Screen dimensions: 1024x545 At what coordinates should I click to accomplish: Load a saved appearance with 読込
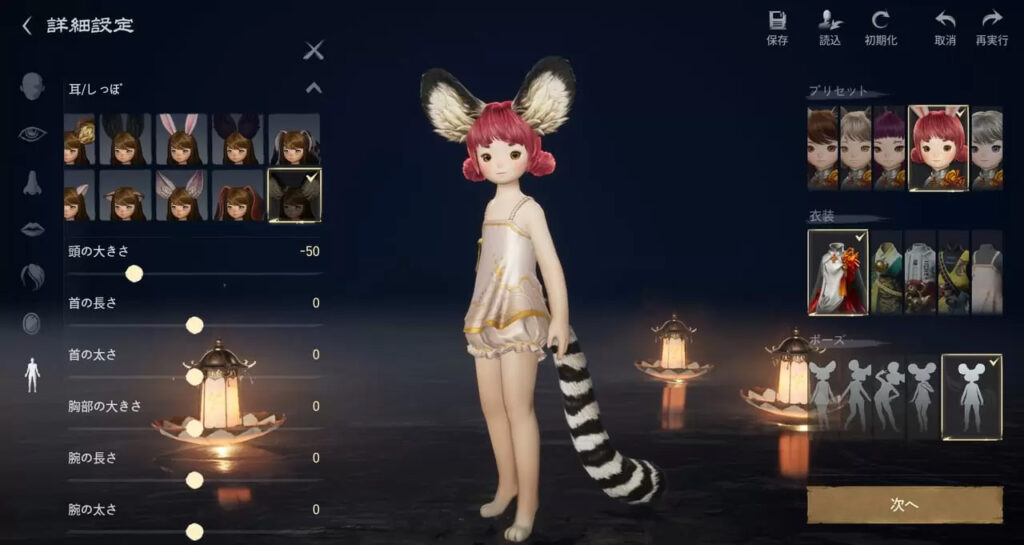point(830,27)
